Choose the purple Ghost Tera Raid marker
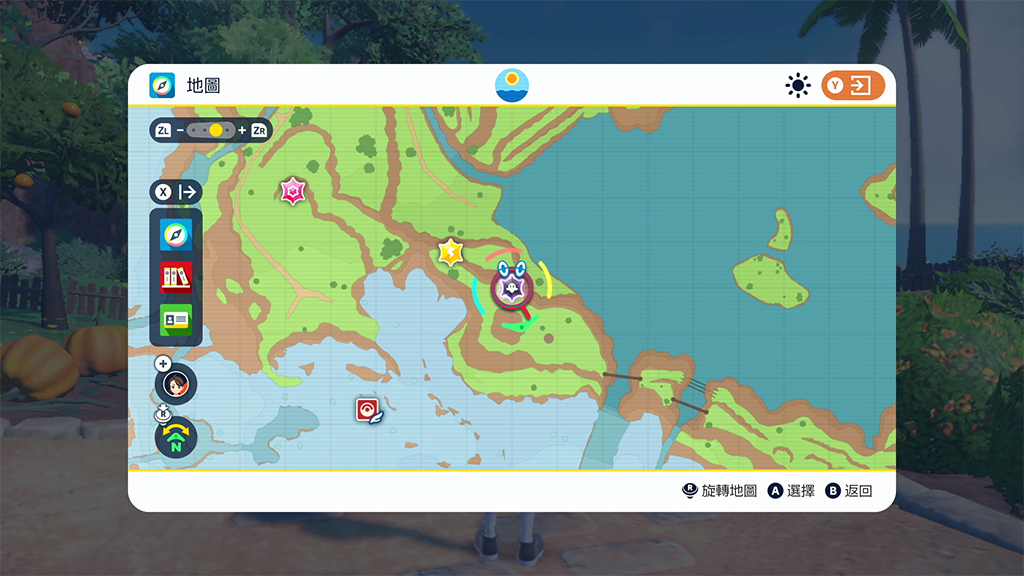The image size is (1024, 576). (511, 289)
